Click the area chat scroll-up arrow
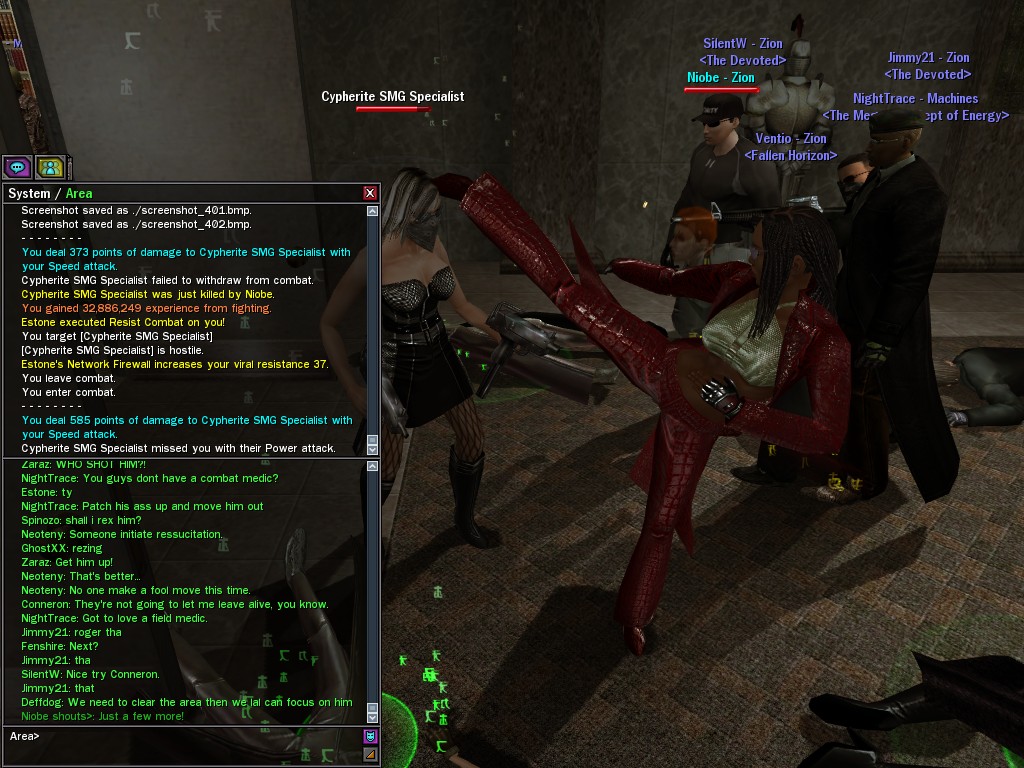 373,466
